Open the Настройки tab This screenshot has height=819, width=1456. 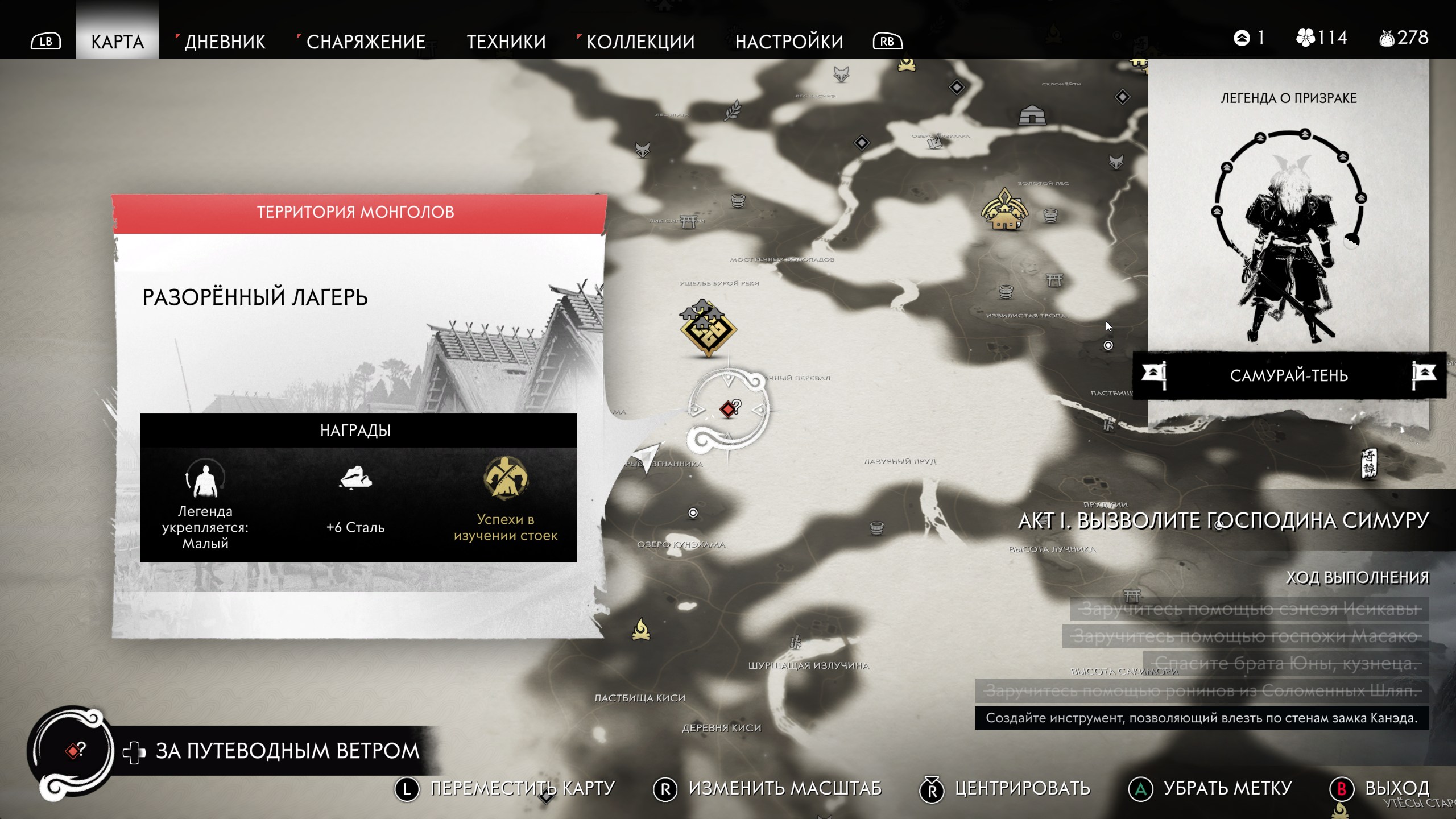coord(789,42)
